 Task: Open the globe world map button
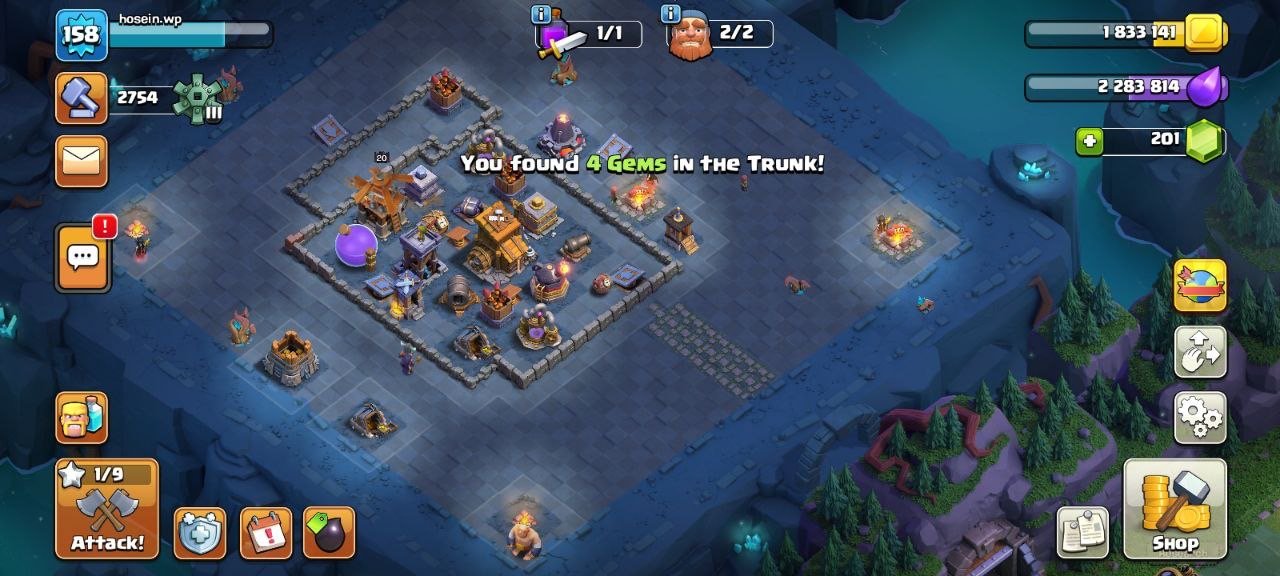(1199, 286)
